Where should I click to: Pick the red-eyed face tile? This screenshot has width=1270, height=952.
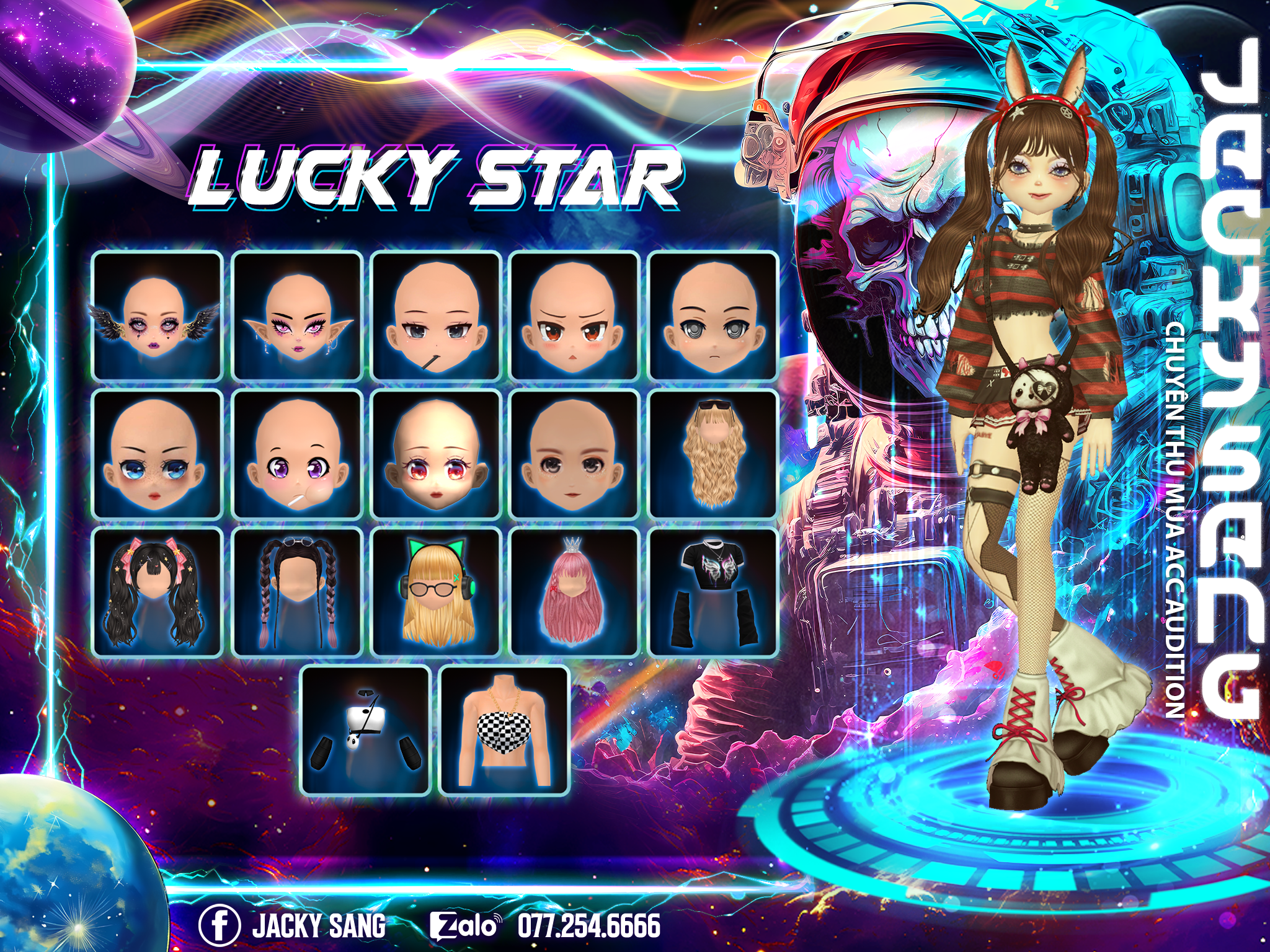tap(436, 454)
